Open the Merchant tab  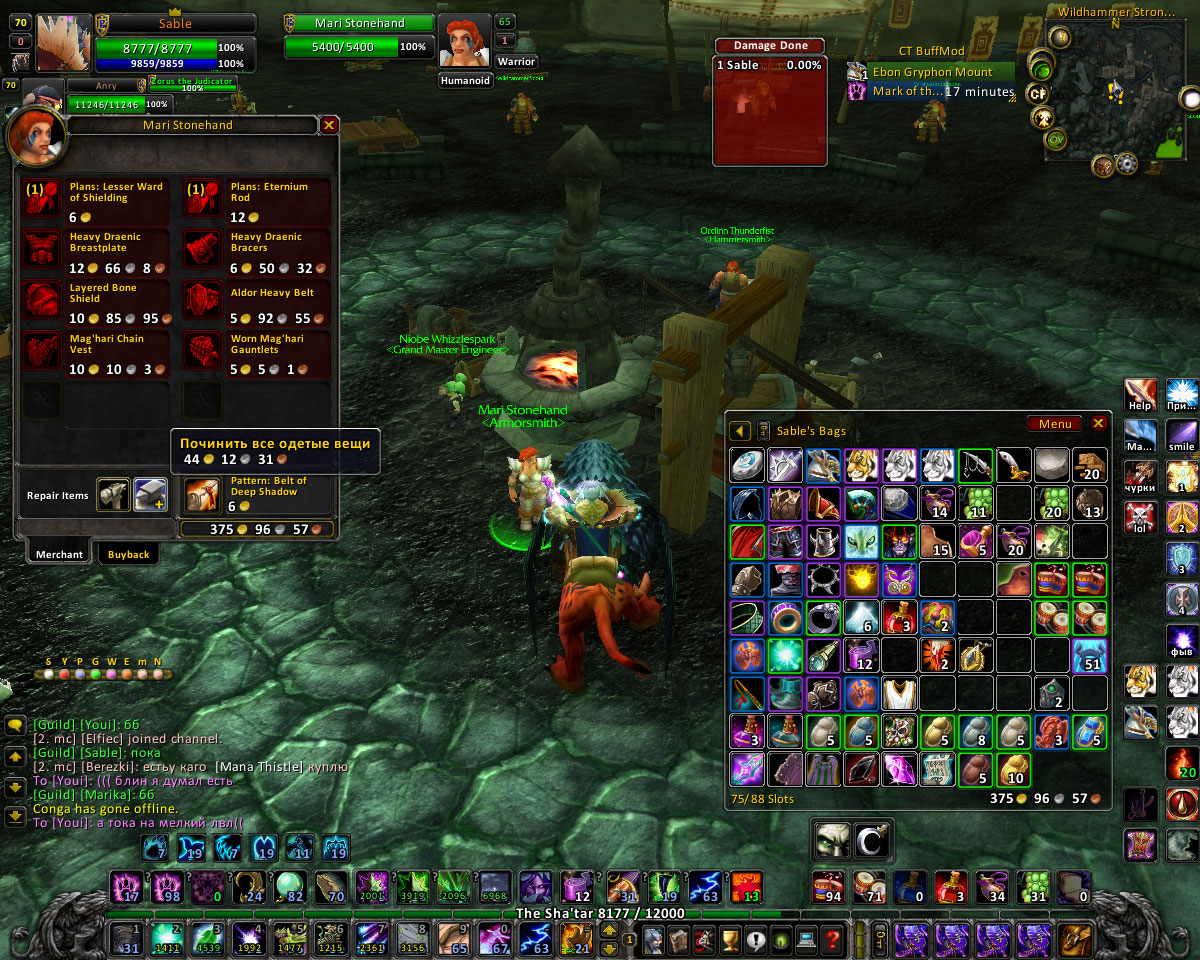click(x=59, y=554)
